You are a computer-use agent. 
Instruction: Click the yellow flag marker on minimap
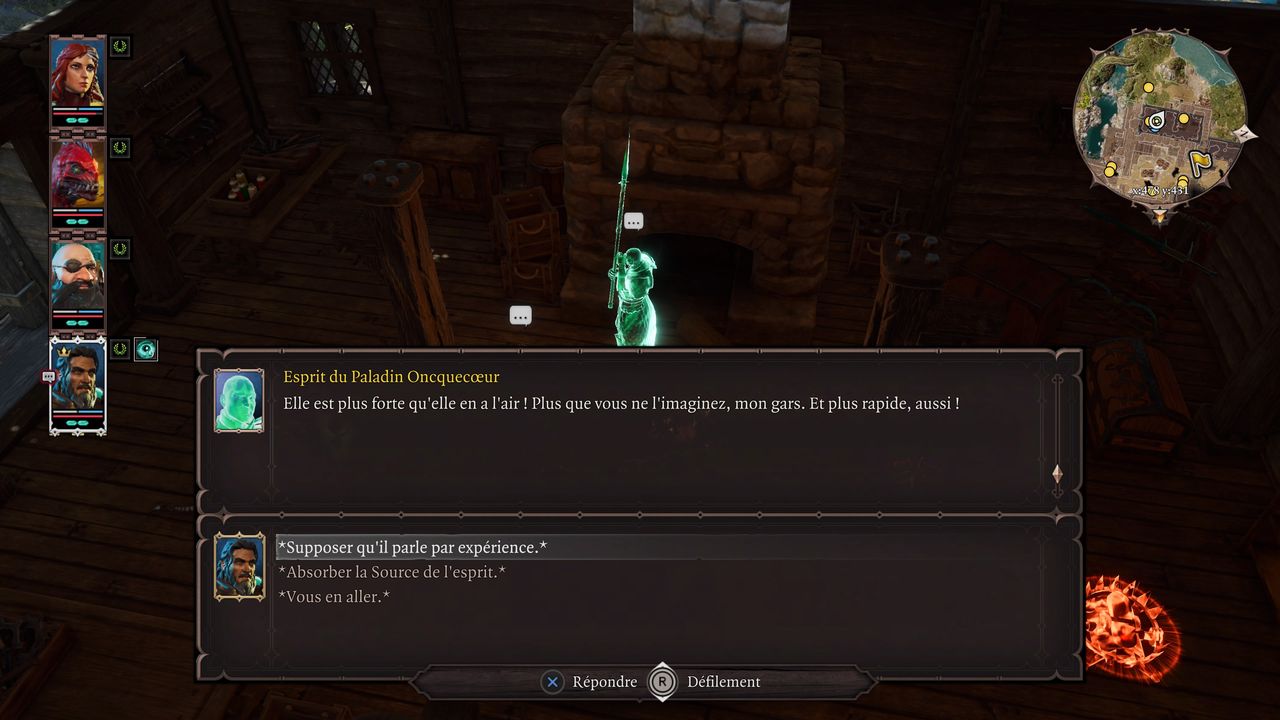coord(1200,162)
